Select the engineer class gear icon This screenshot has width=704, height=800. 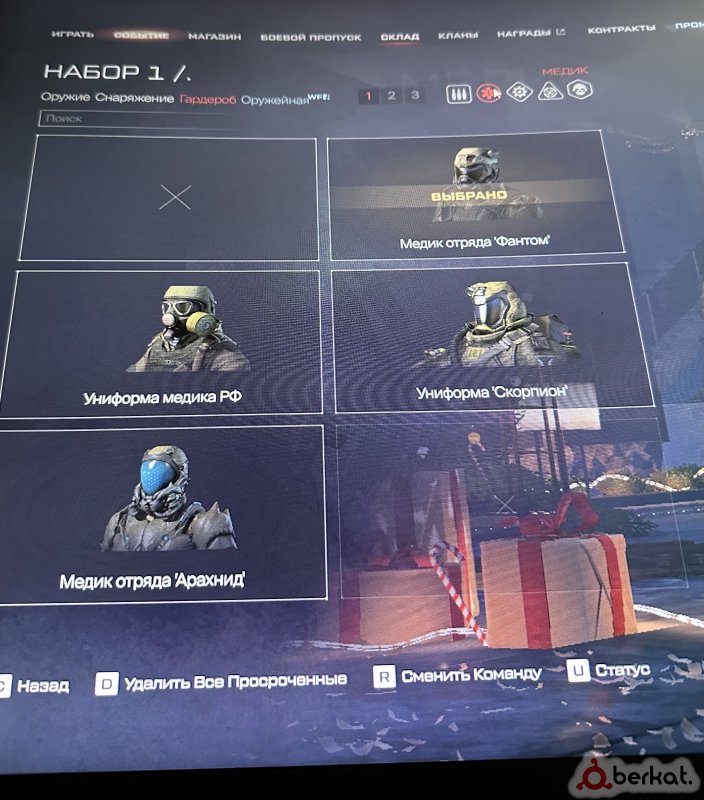[519, 91]
